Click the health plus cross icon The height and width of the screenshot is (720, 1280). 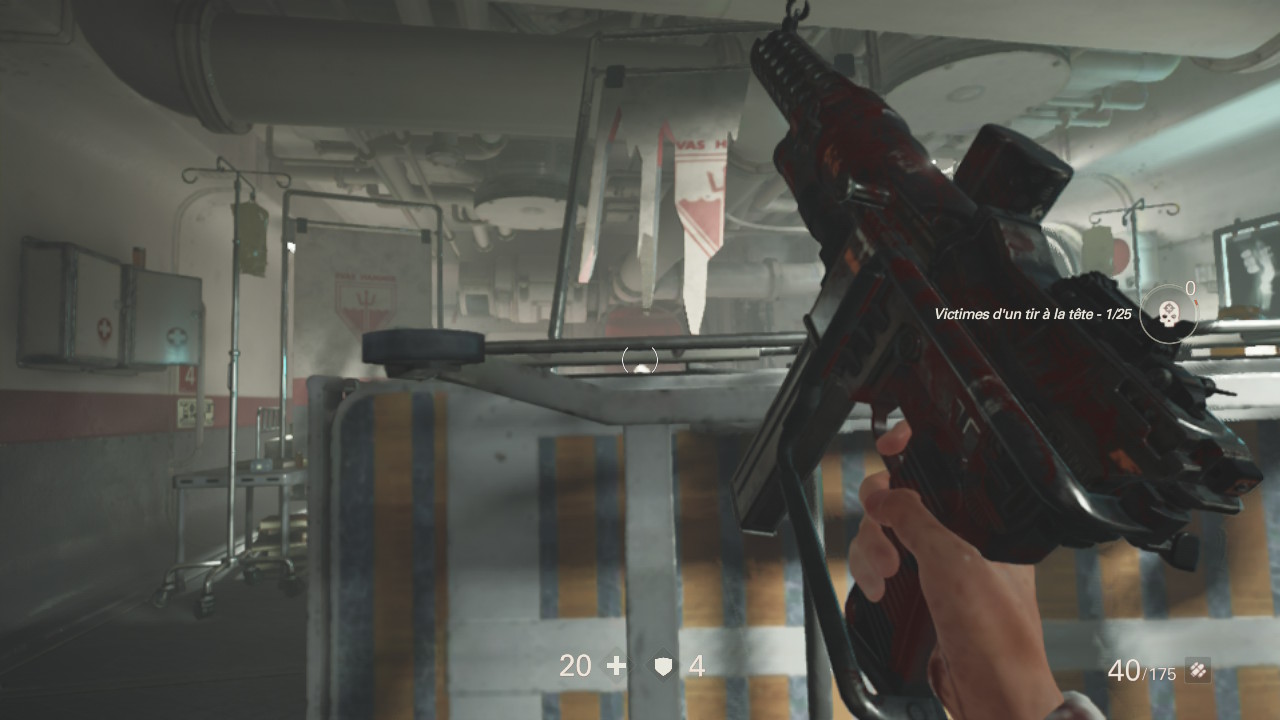point(617,664)
